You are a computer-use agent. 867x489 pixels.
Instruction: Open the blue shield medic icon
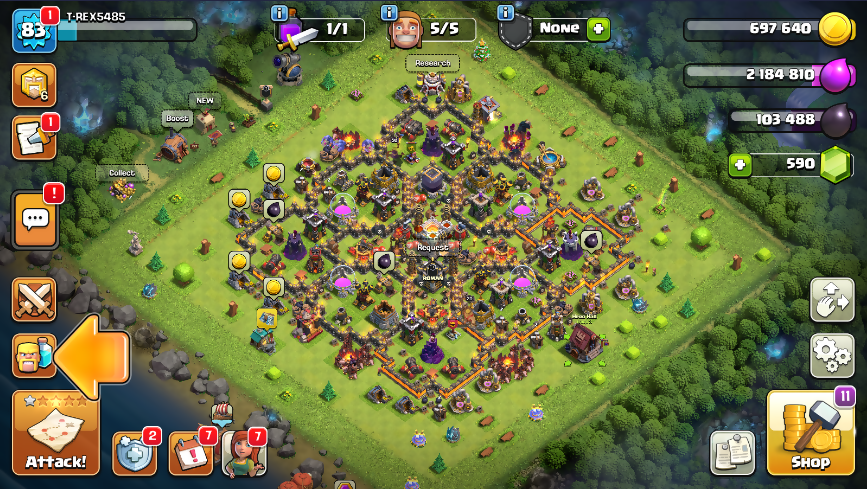tap(134, 454)
